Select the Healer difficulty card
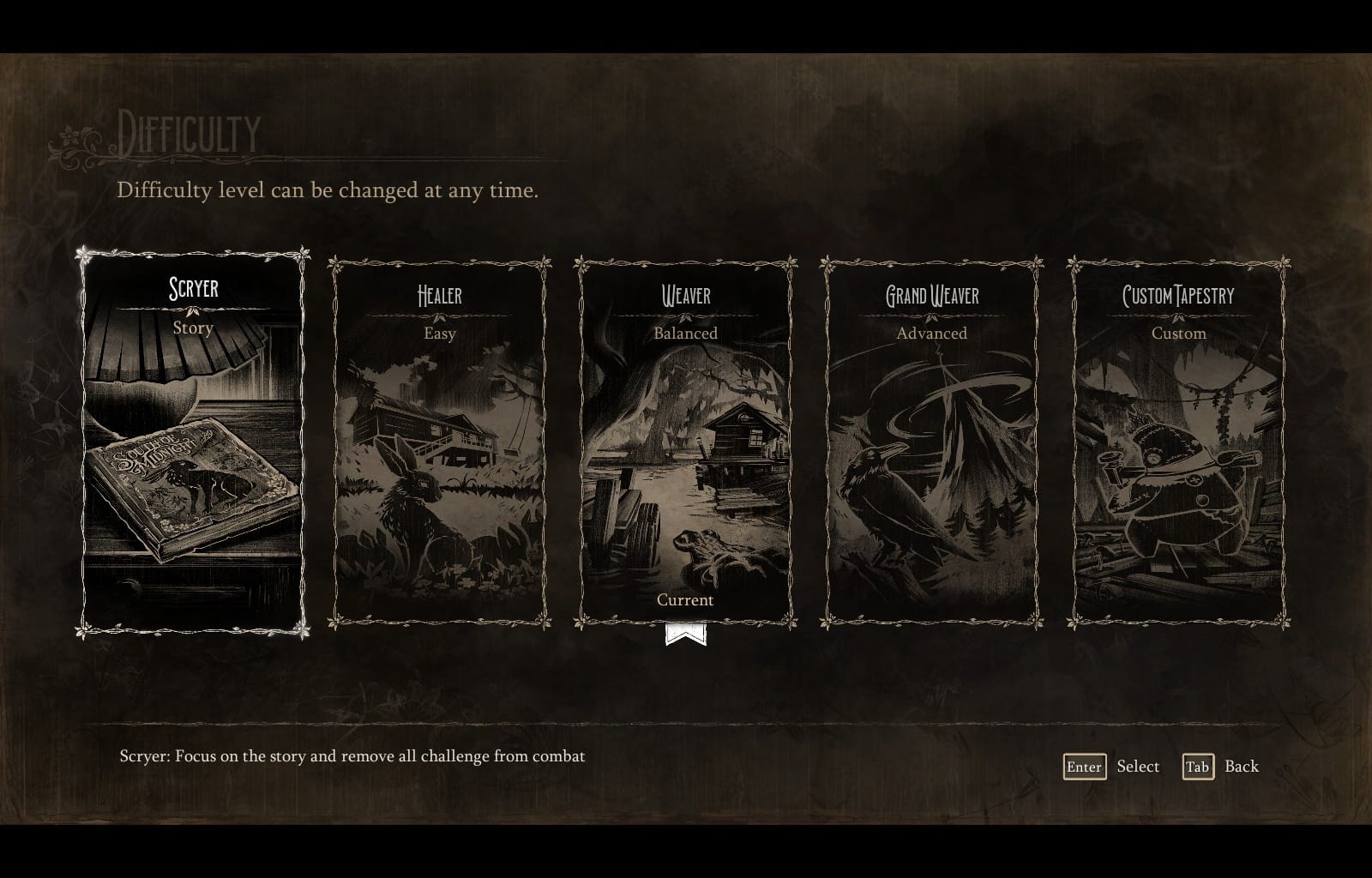 tap(439, 437)
